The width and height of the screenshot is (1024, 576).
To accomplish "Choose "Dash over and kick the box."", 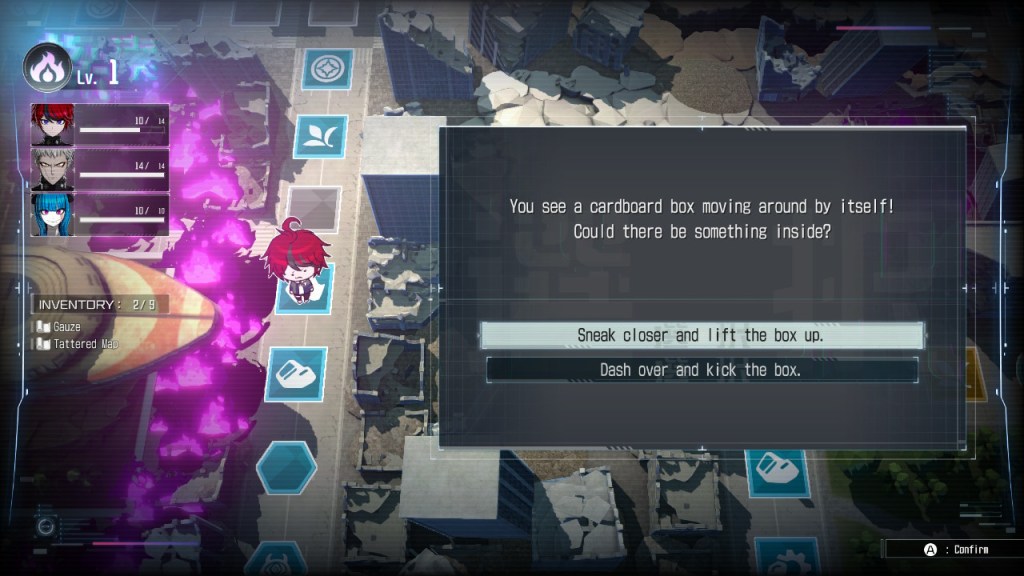I will 701,370.
